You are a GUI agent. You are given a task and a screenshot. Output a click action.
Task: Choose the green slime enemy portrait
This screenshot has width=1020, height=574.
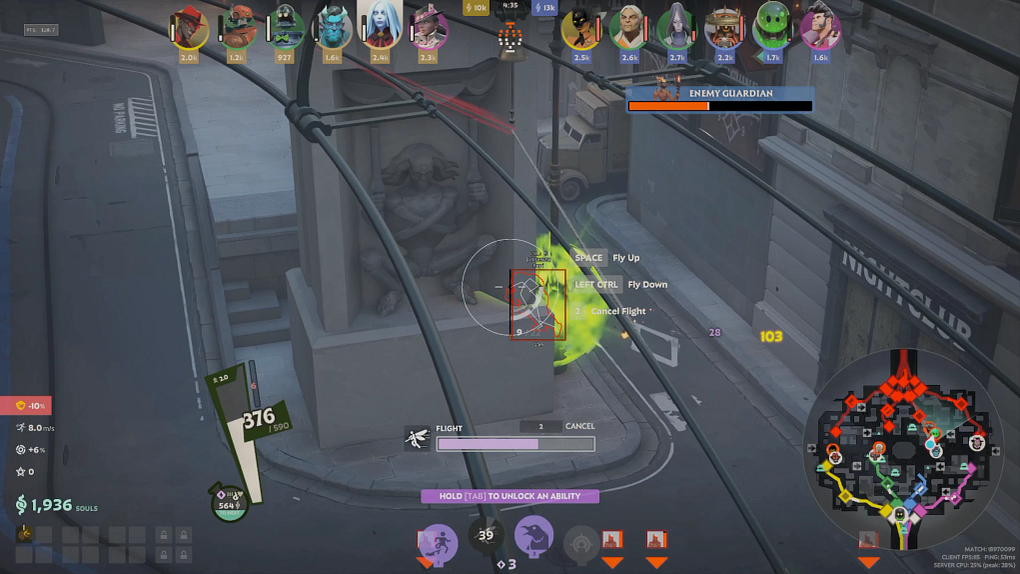(x=772, y=28)
